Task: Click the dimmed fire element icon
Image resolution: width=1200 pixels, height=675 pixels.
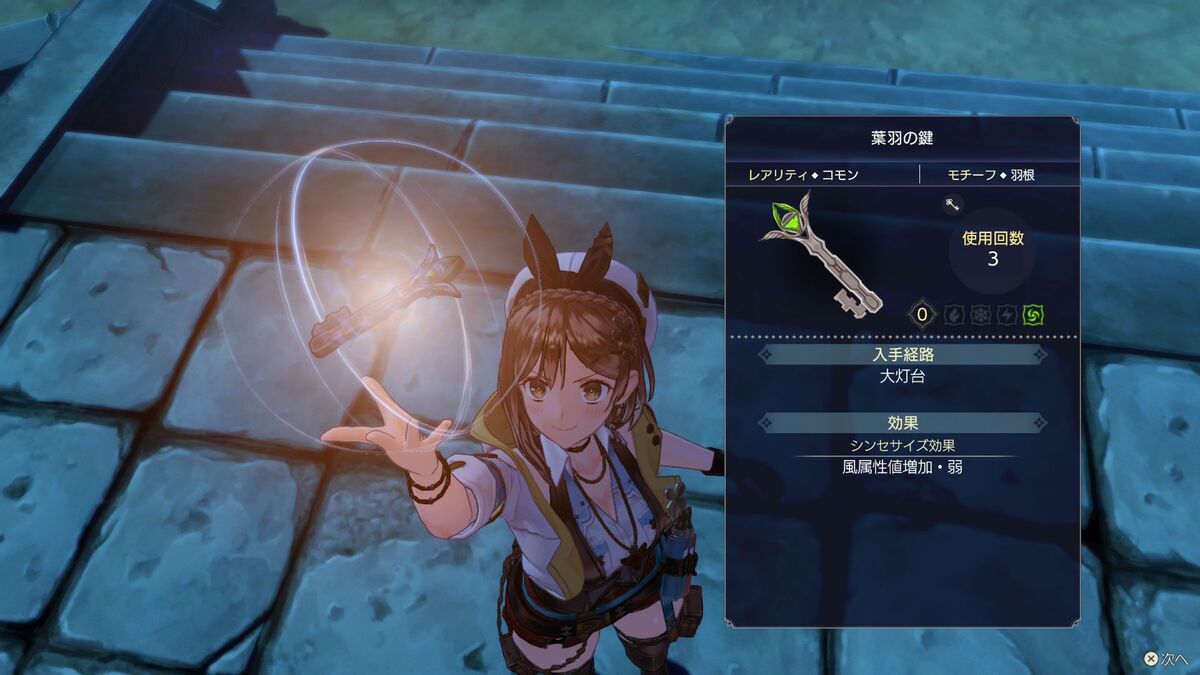Action: [x=954, y=315]
